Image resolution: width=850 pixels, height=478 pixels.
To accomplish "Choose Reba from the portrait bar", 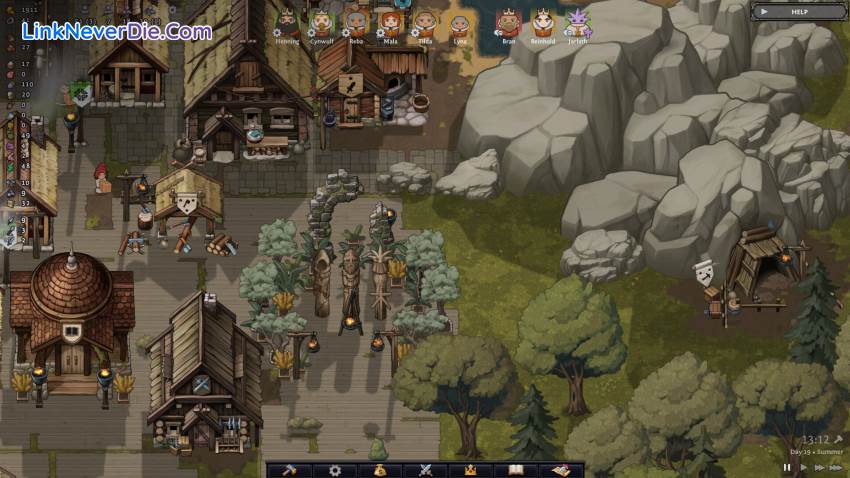I will pyautogui.click(x=356, y=22).
